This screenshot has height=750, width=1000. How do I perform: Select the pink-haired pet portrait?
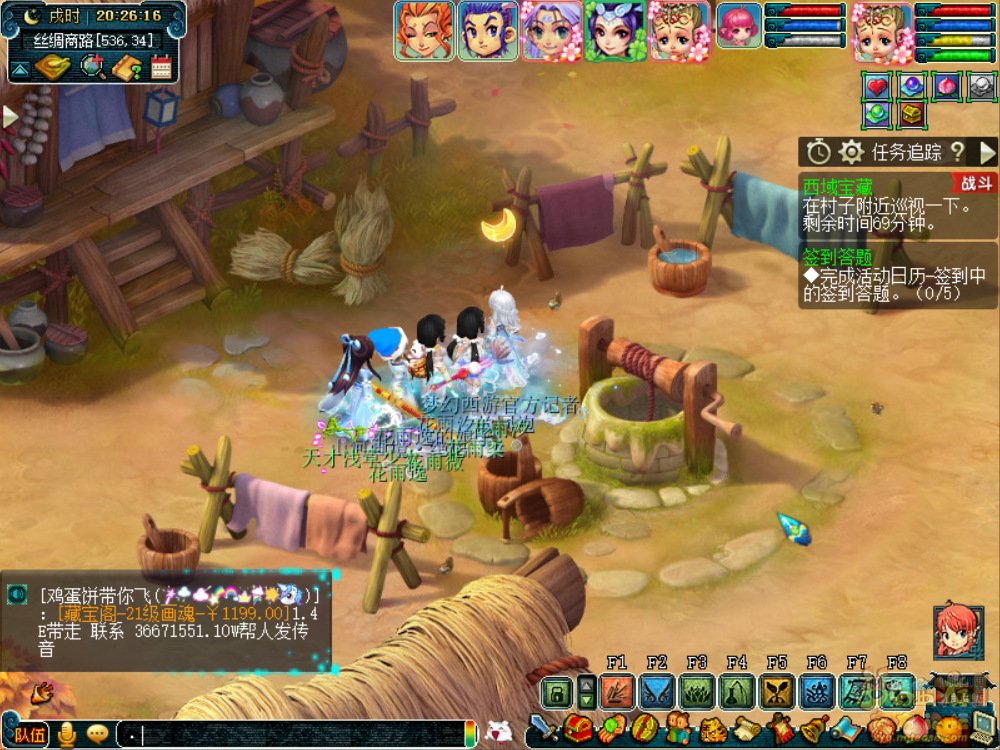(739, 24)
